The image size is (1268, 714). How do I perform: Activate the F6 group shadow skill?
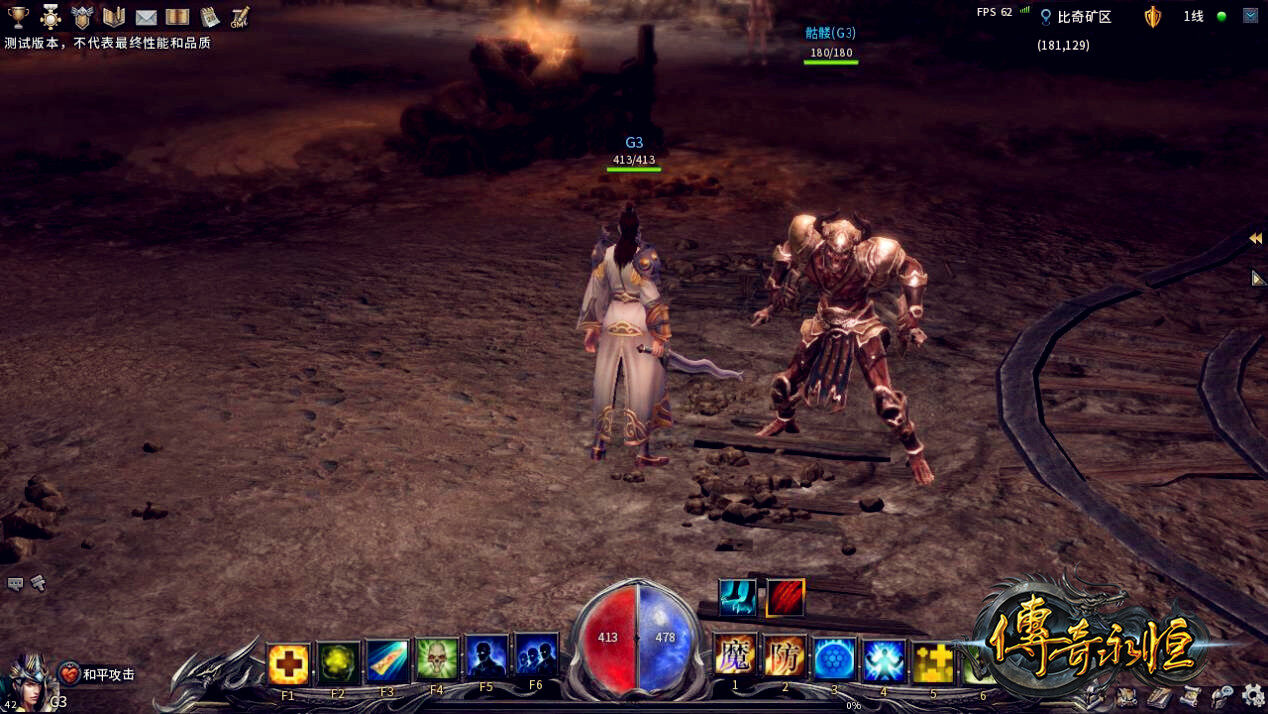(536, 657)
